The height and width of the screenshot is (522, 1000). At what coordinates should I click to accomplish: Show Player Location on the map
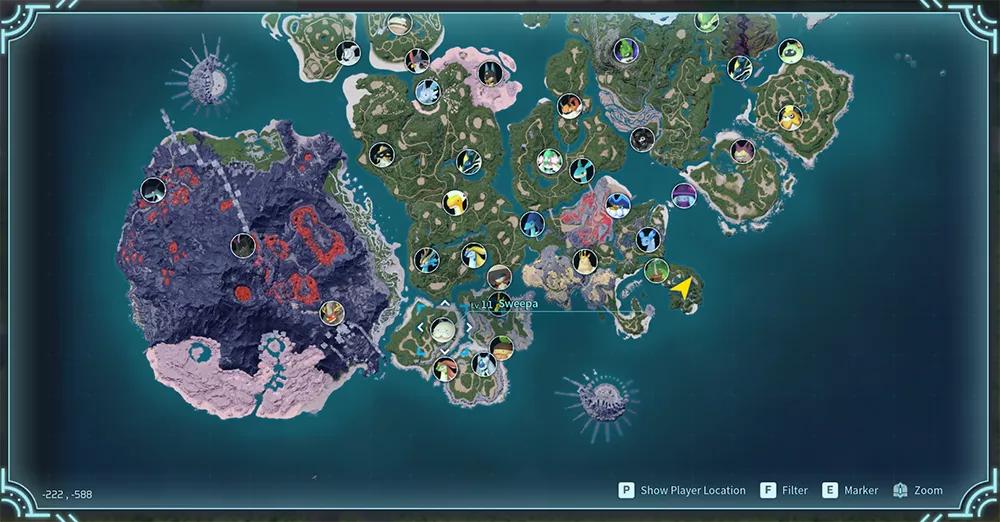point(682,490)
